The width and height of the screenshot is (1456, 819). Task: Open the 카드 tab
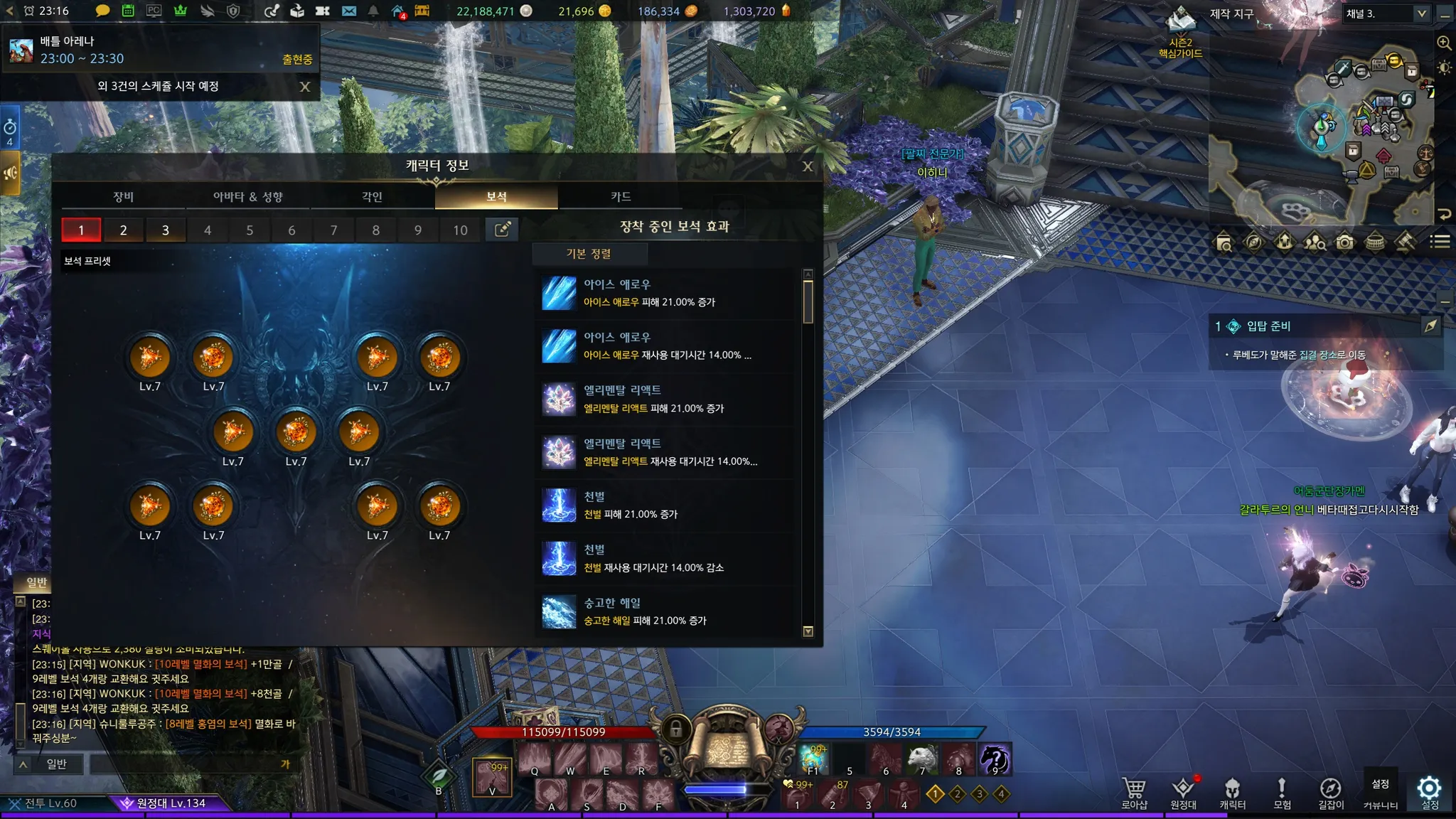pos(621,196)
